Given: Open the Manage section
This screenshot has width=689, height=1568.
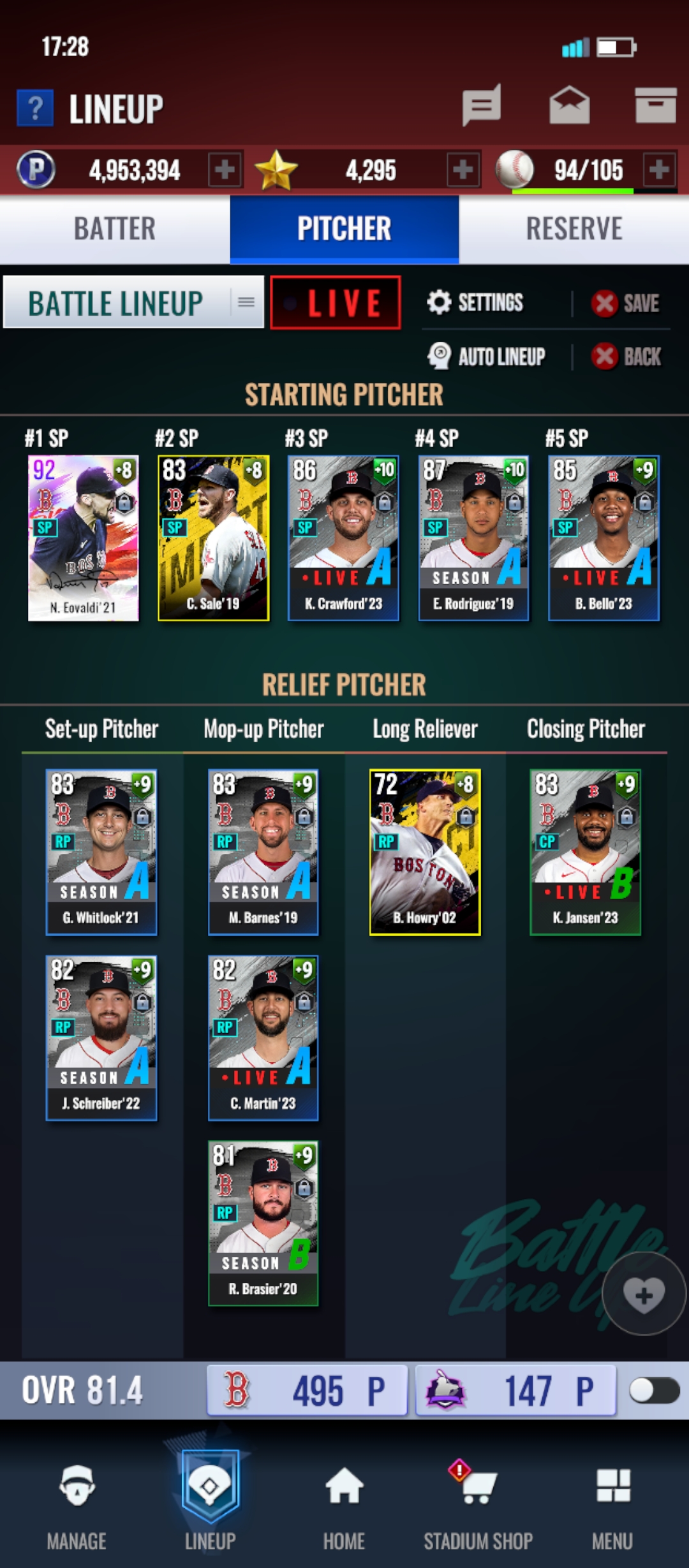Looking at the screenshot, I should (77, 1506).
